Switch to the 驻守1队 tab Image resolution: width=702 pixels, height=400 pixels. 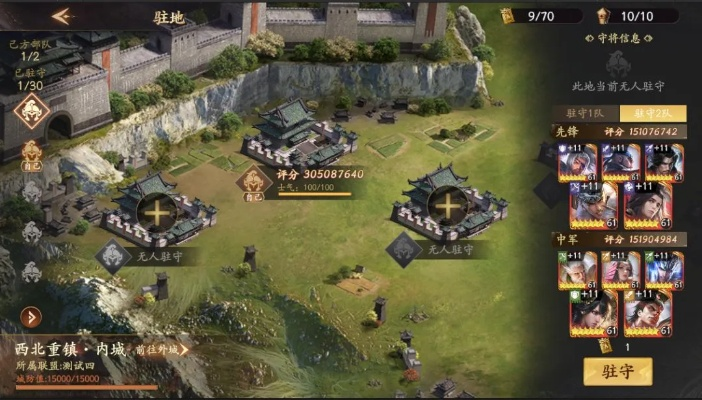coord(582,115)
